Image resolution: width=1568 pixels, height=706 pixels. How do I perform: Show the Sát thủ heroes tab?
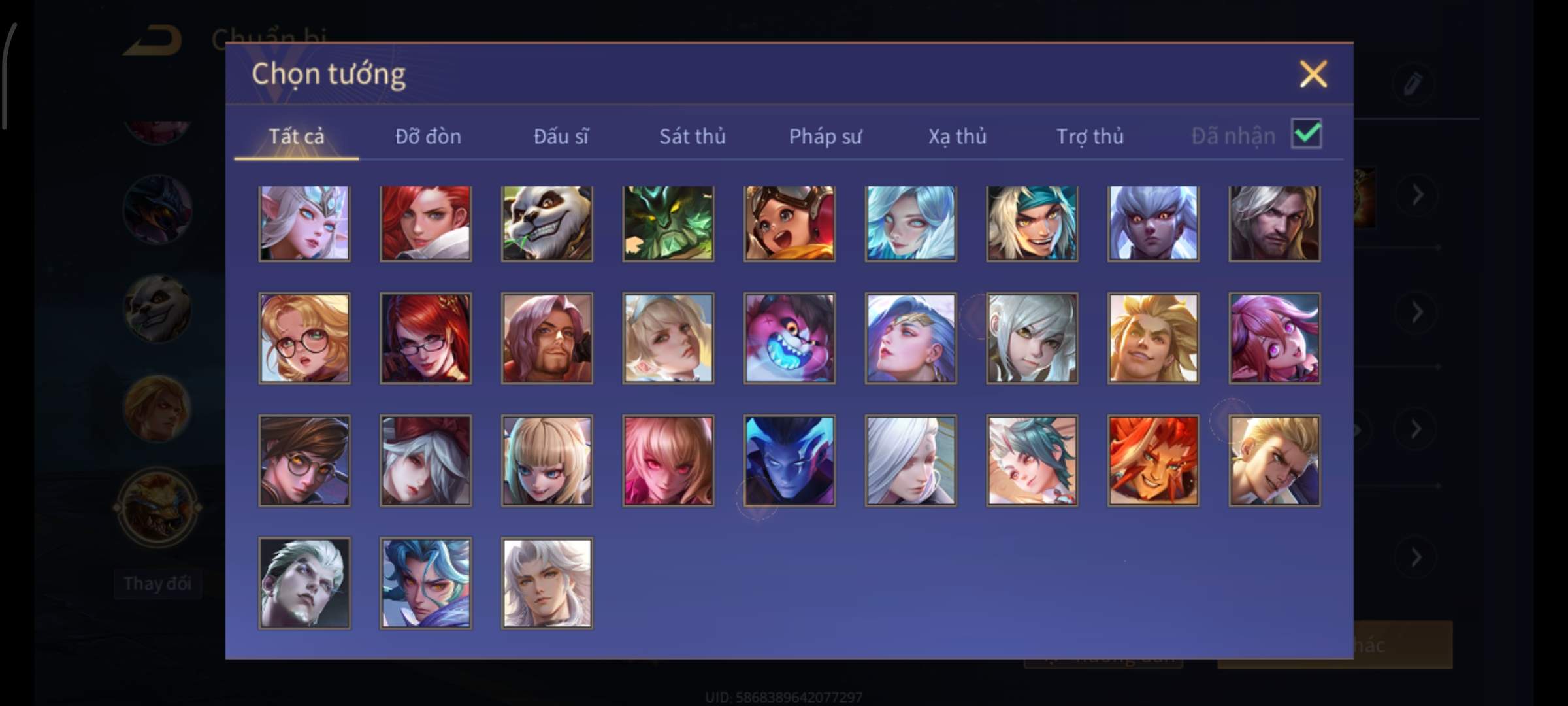[692, 136]
